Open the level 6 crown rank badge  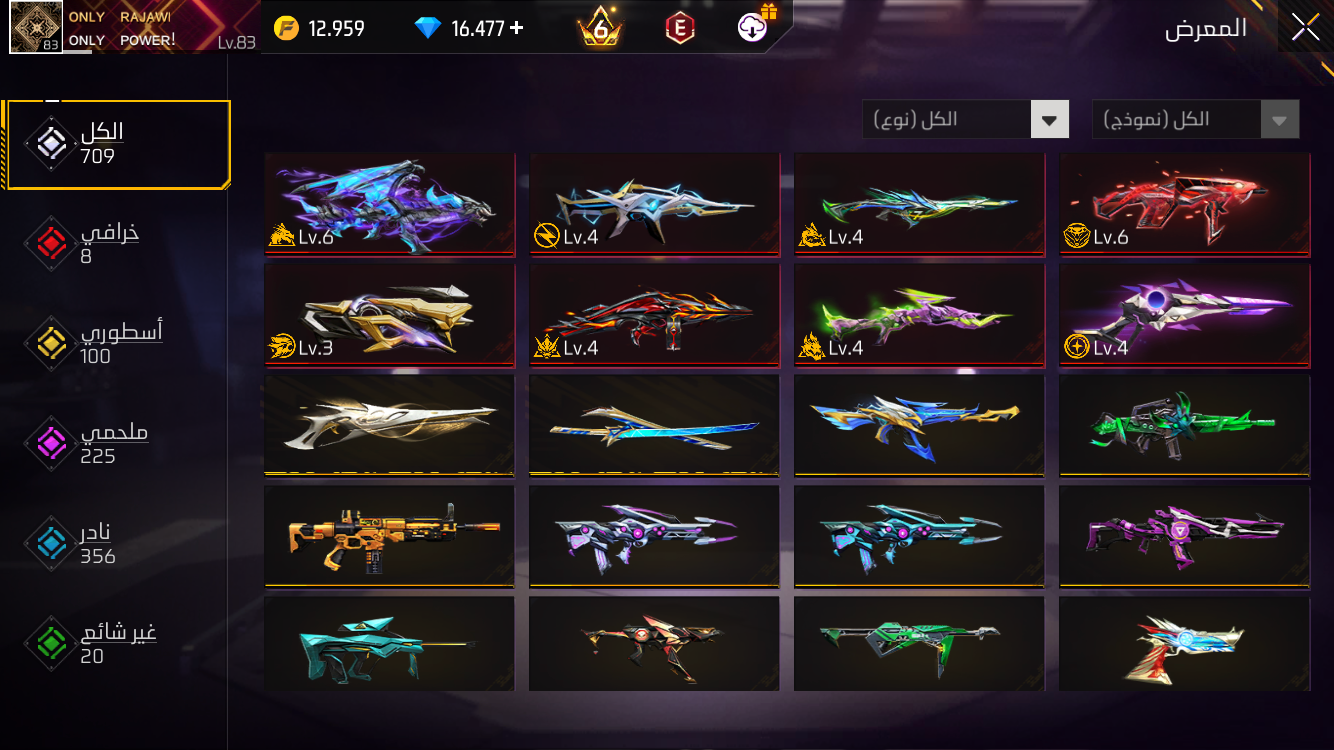[598, 27]
